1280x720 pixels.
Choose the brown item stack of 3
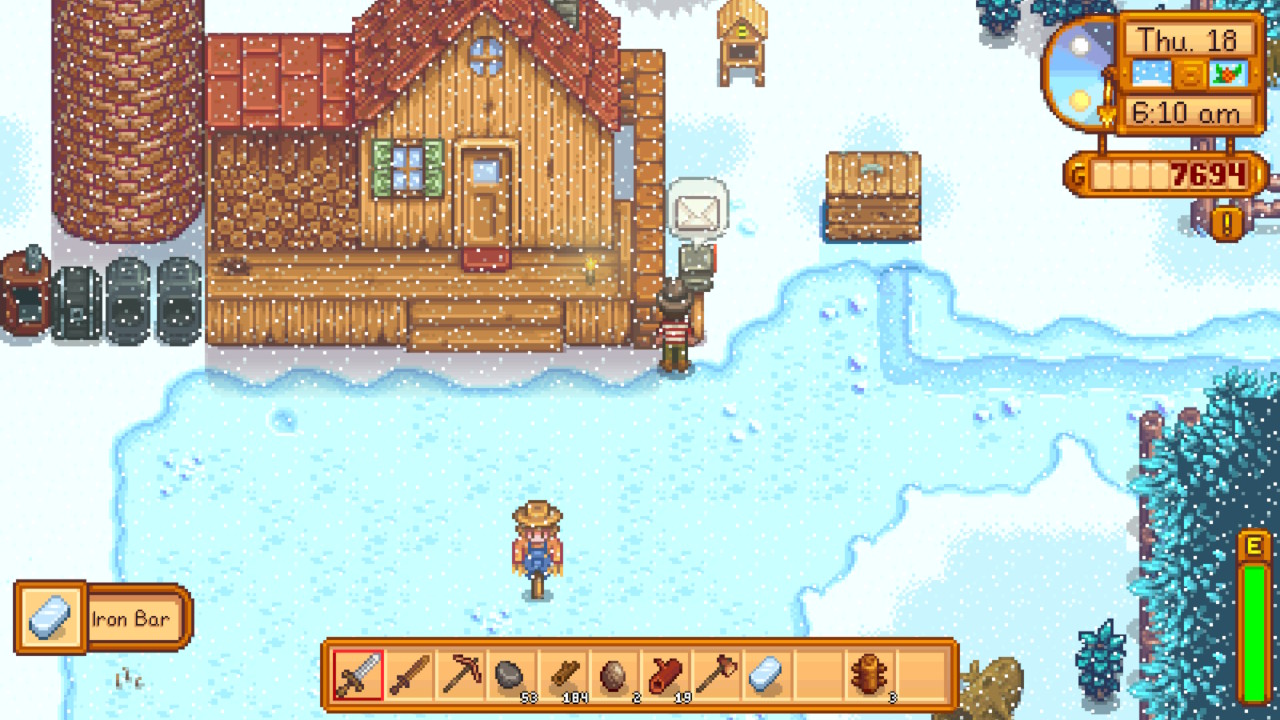[x=870, y=675]
